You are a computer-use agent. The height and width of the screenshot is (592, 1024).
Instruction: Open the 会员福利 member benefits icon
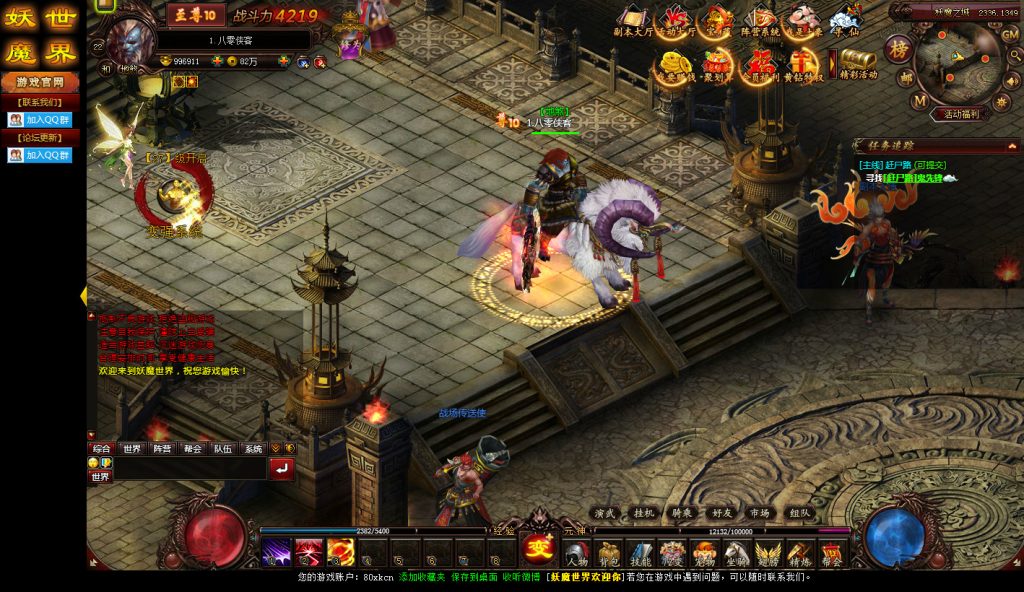tap(760, 65)
